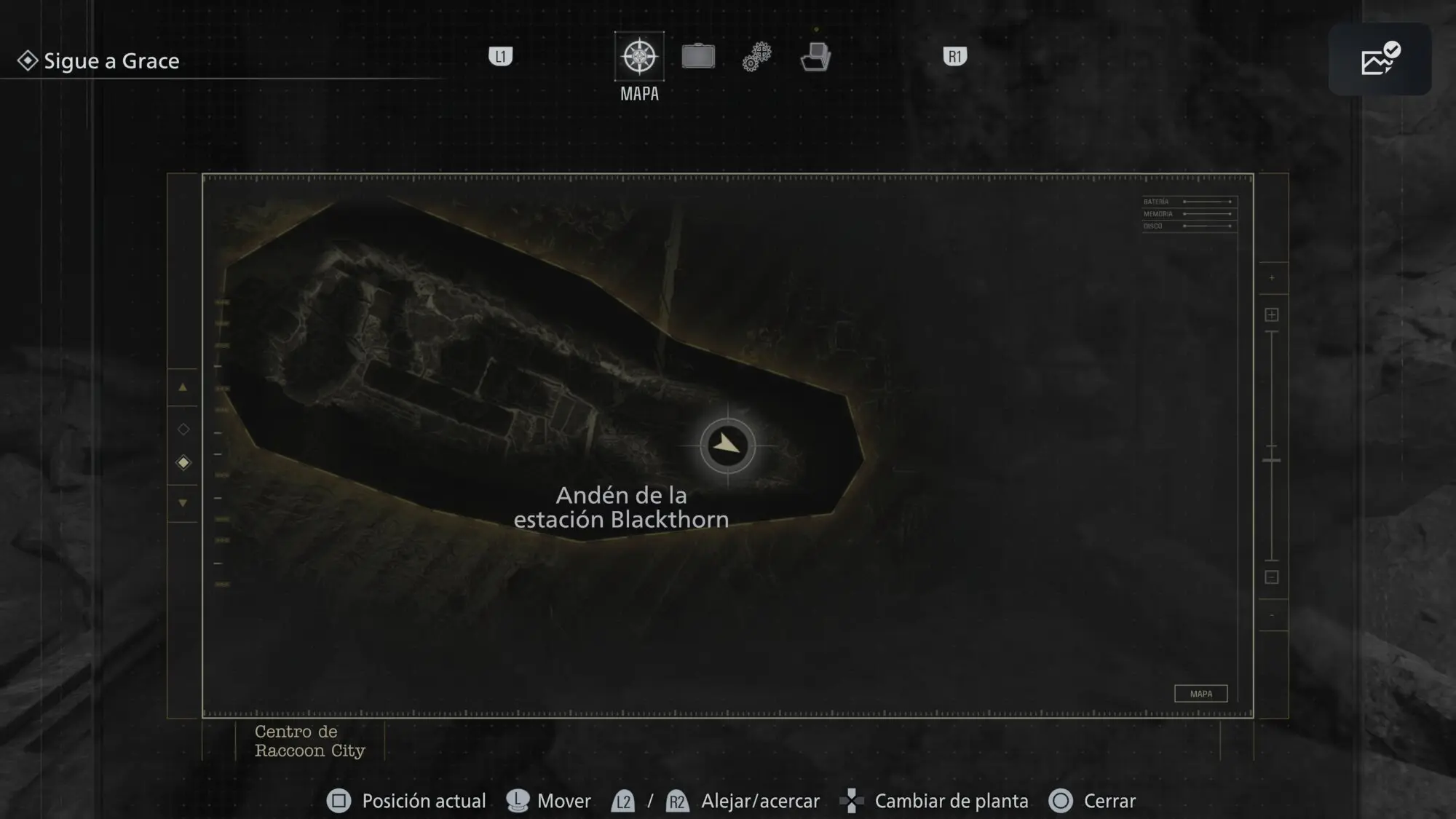Image resolution: width=1456 pixels, height=819 pixels.
Task: Open the stacked files tab
Action: [815, 57]
